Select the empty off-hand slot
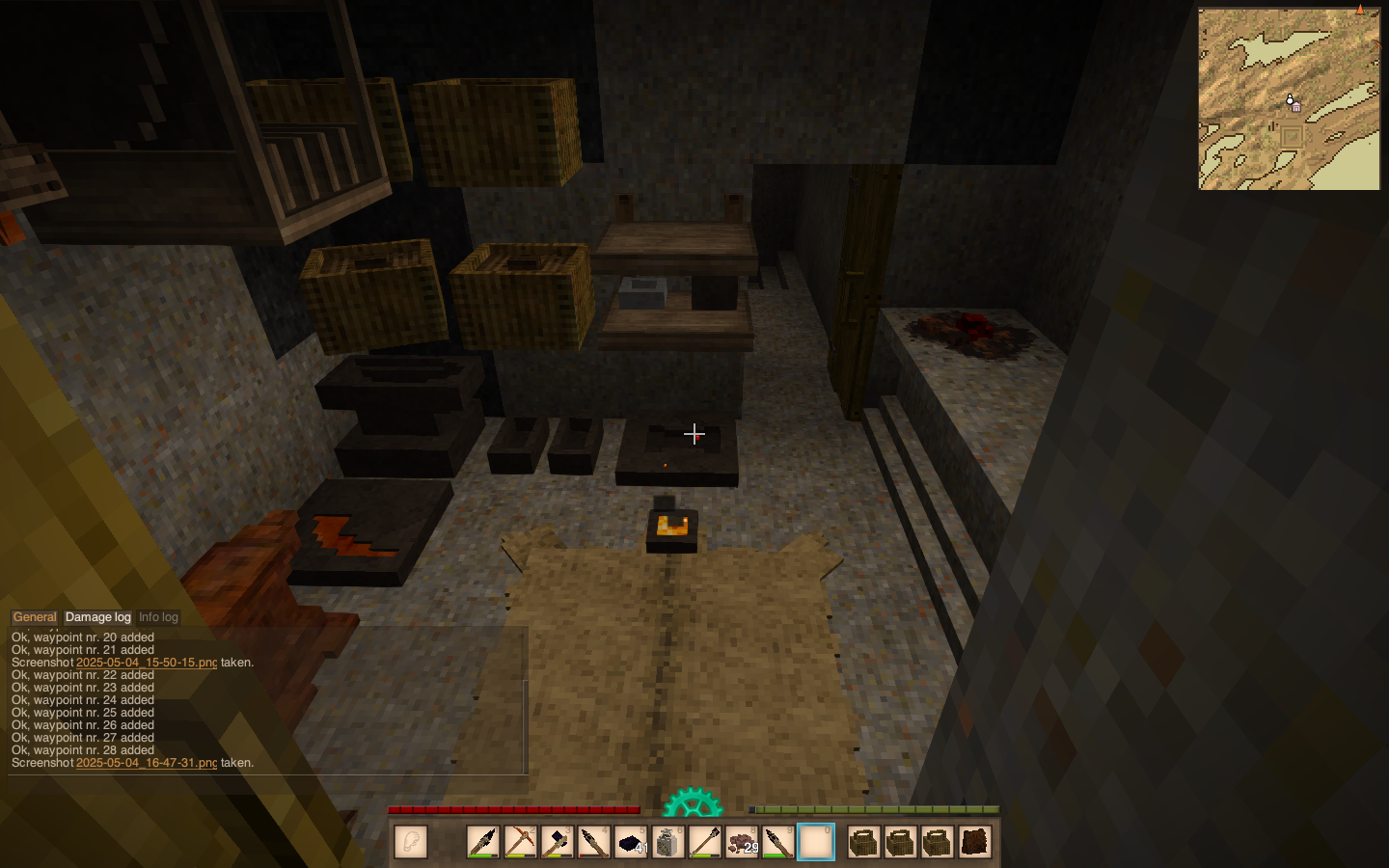This screenshot has width=1389, height=868. (x=411, y=842)
